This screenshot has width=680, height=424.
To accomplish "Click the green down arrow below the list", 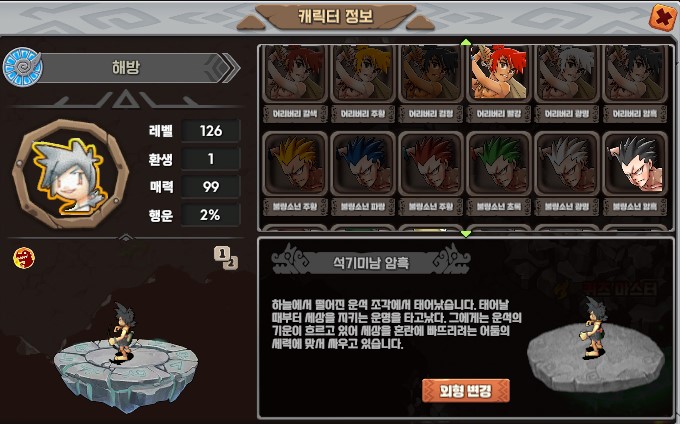I will [465, 233].
